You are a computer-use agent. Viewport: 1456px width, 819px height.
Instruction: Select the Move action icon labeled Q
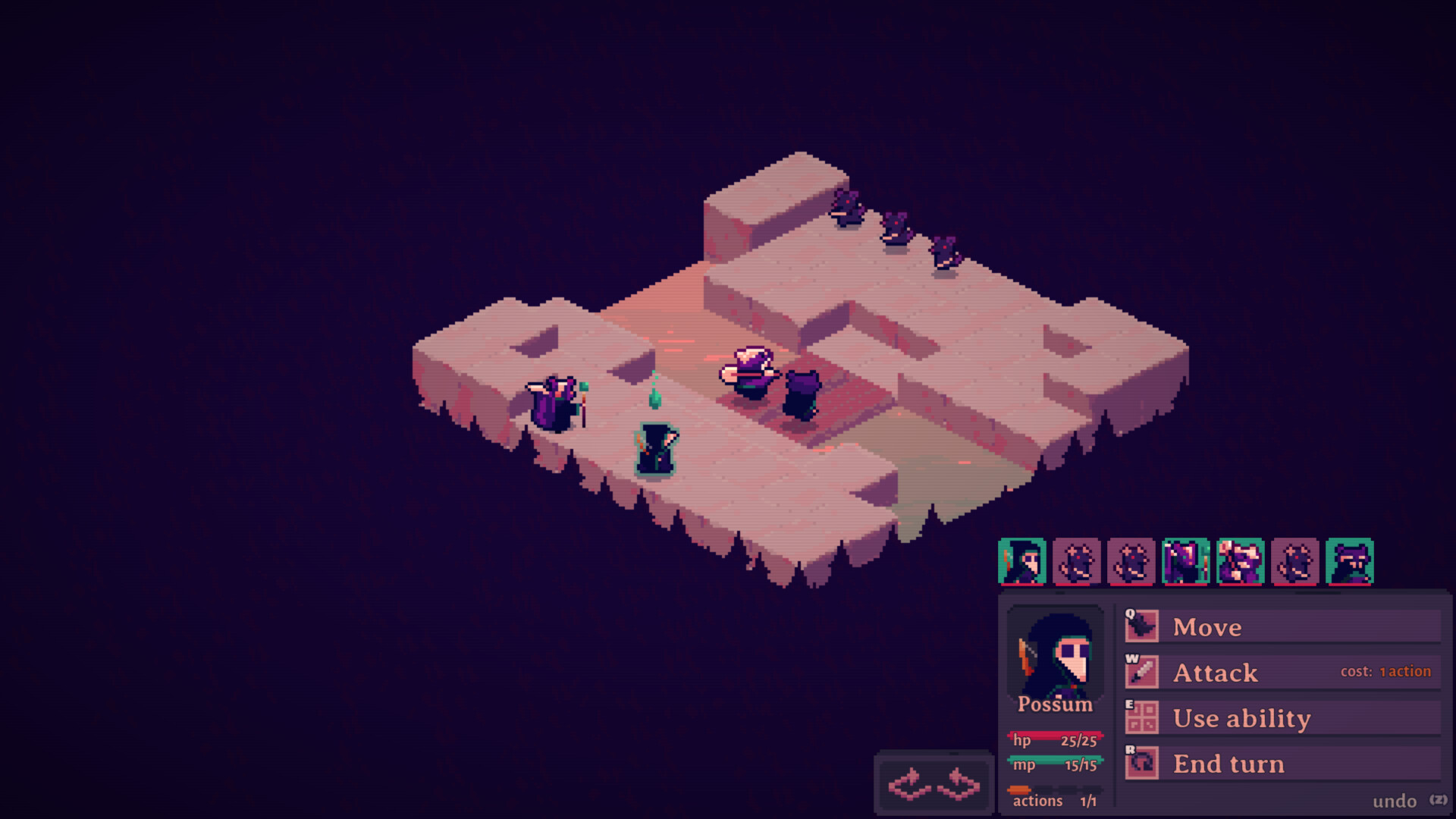pos(1142,626)
